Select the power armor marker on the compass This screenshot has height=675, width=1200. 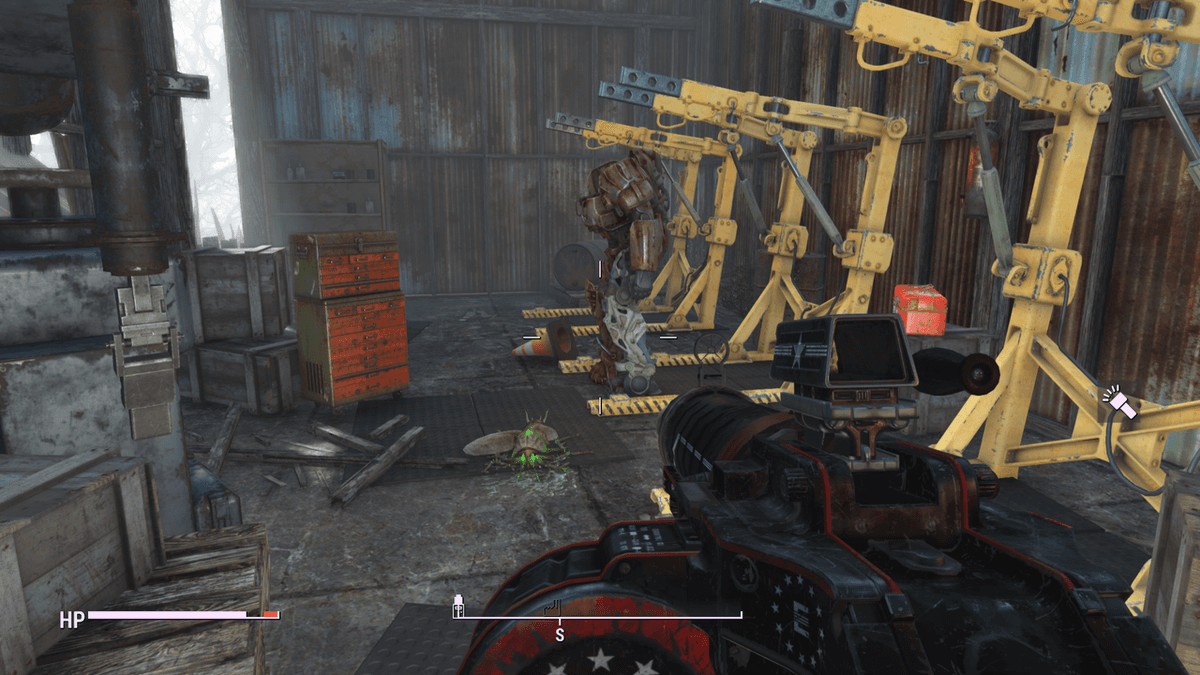459,605
